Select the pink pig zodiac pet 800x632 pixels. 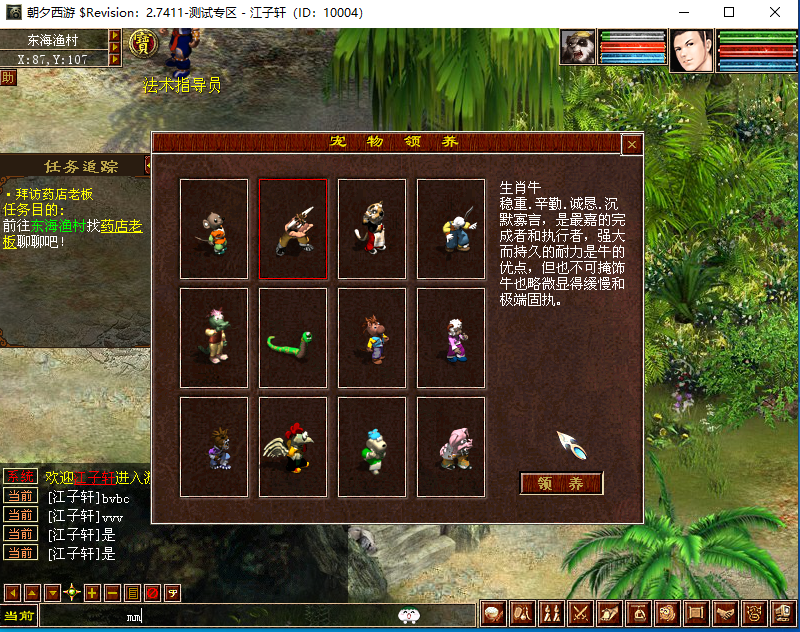click(451, 447)
